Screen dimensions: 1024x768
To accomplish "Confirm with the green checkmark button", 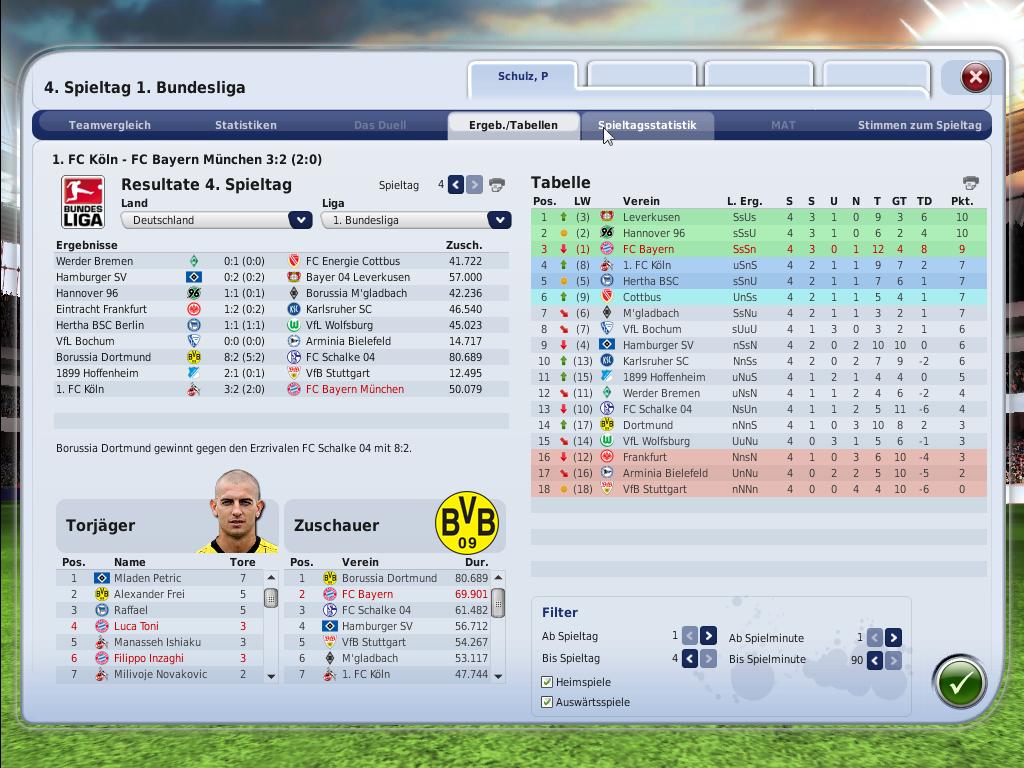I will [960, 683].
